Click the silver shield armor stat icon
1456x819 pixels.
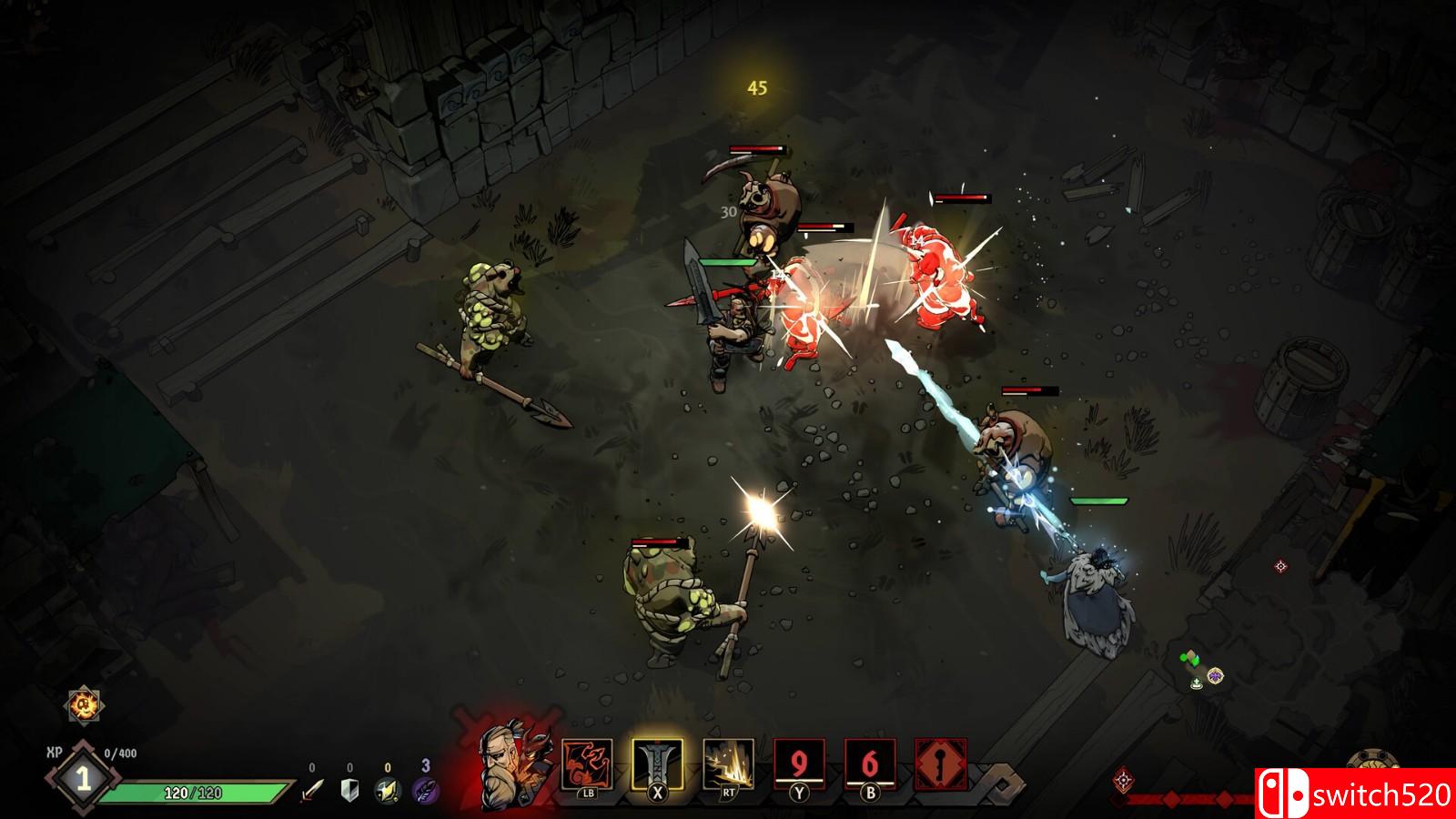click(x=349, y=790)
